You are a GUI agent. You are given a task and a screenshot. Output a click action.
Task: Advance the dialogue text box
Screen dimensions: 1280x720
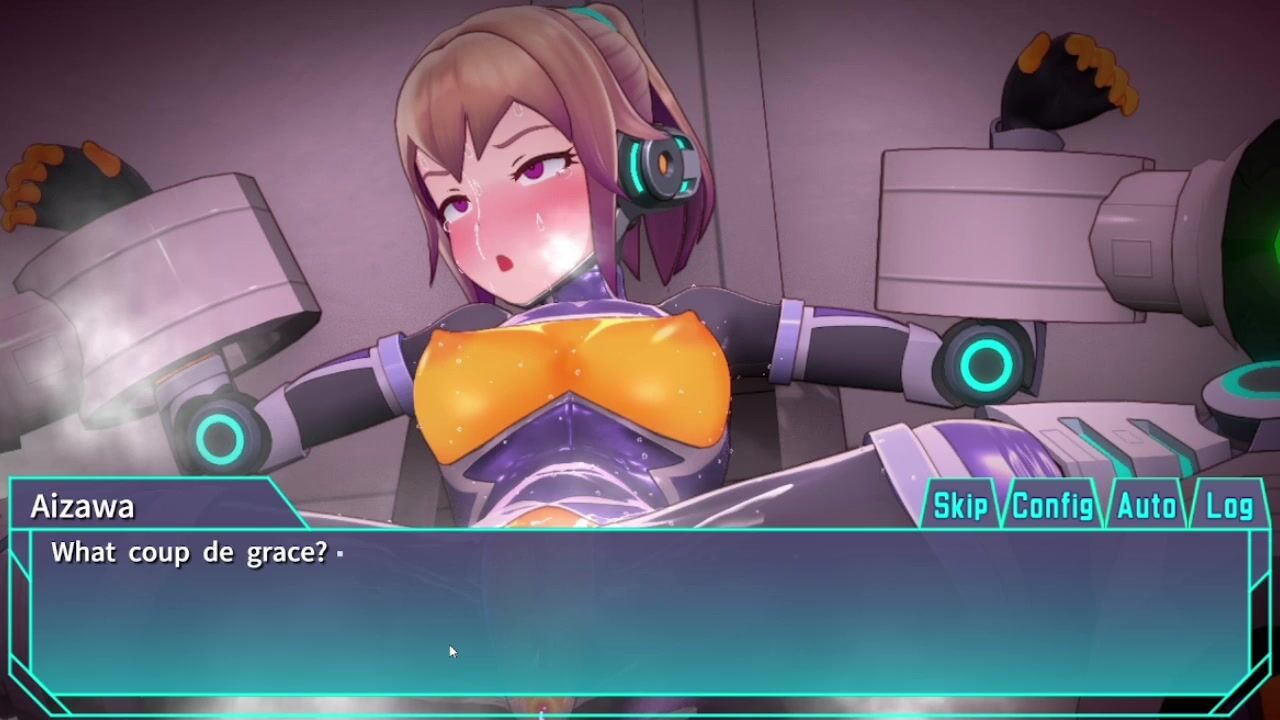click(x=640, y=610)
